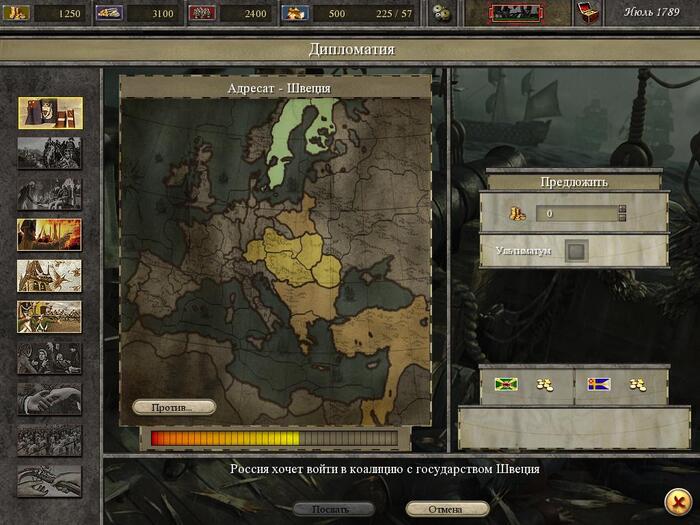Open the Против... list
Screen dimensions: 700x525
tap(175, 407)
